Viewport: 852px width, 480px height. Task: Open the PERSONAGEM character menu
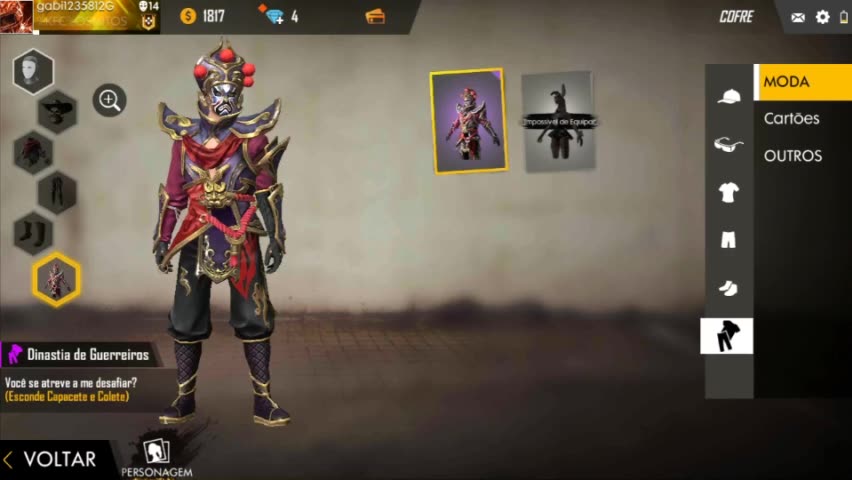(x=156, y=458)
